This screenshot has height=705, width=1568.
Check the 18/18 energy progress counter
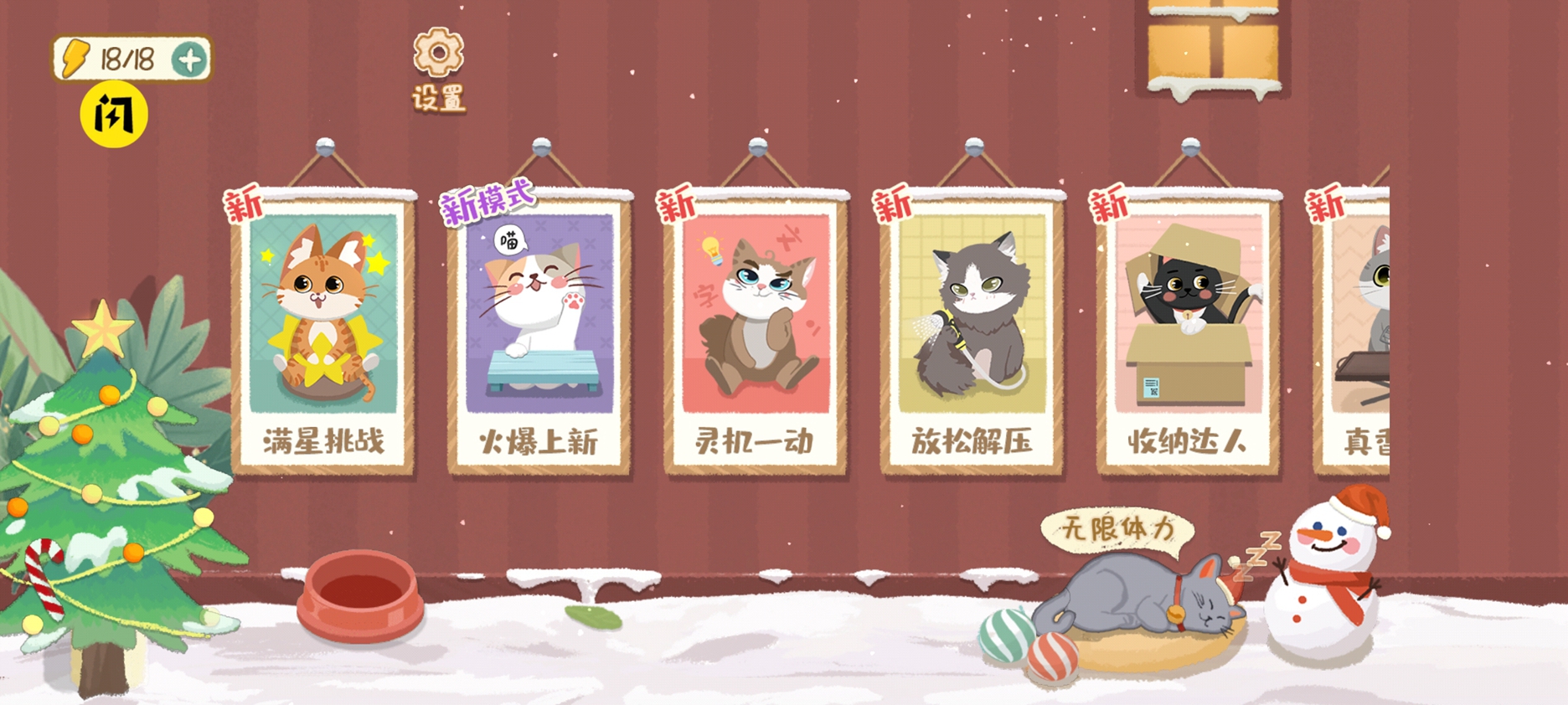(x=122, y=57)
